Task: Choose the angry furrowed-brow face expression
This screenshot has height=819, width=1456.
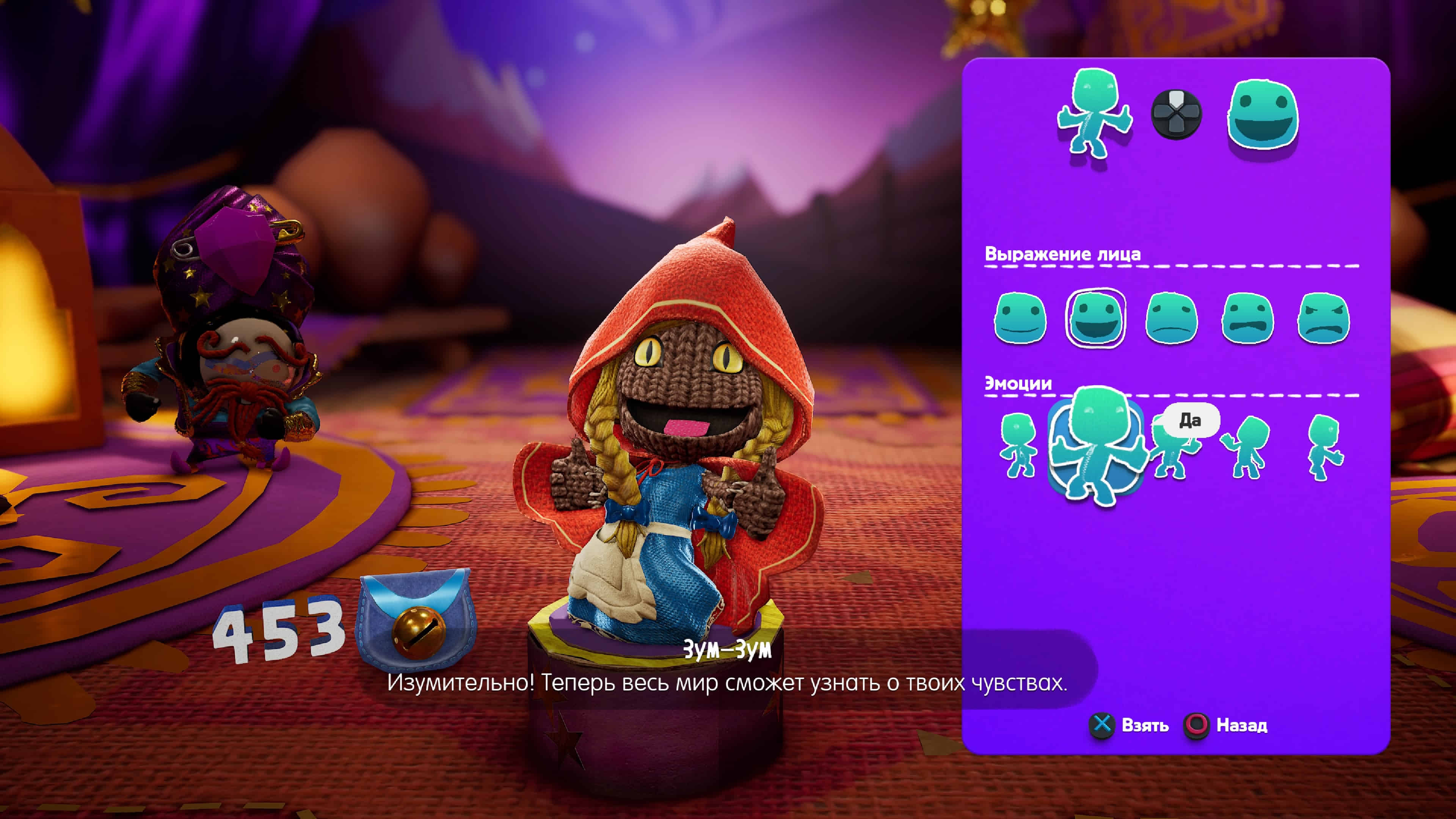Action: coord(1324,318)
